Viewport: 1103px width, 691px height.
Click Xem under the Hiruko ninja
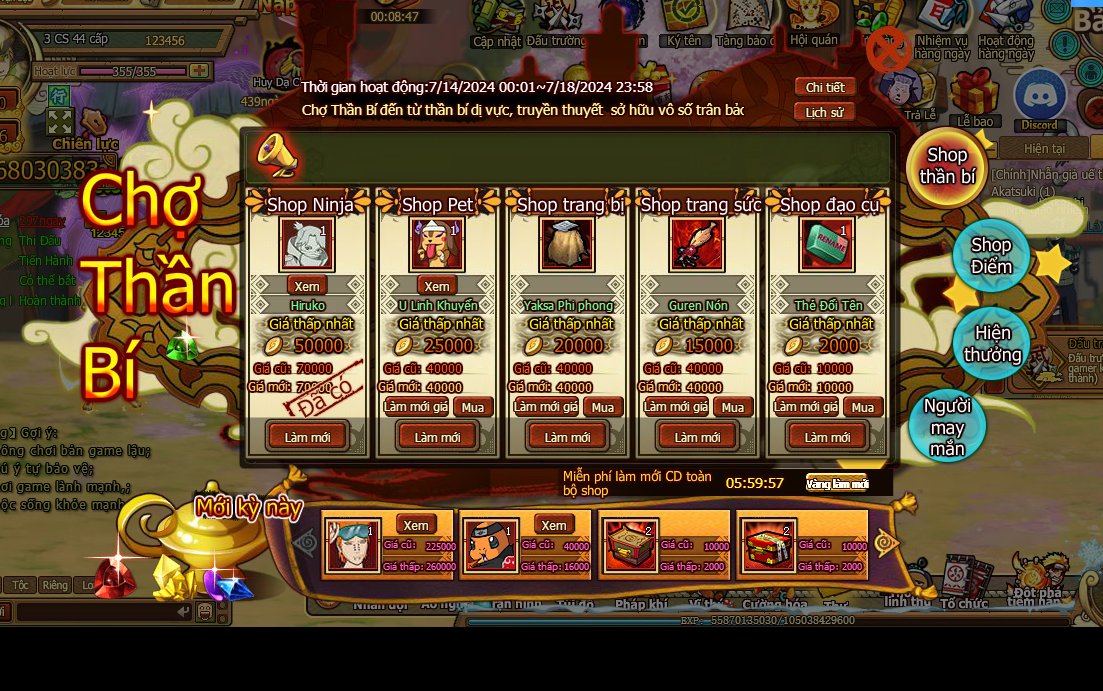tap(307, 286)
